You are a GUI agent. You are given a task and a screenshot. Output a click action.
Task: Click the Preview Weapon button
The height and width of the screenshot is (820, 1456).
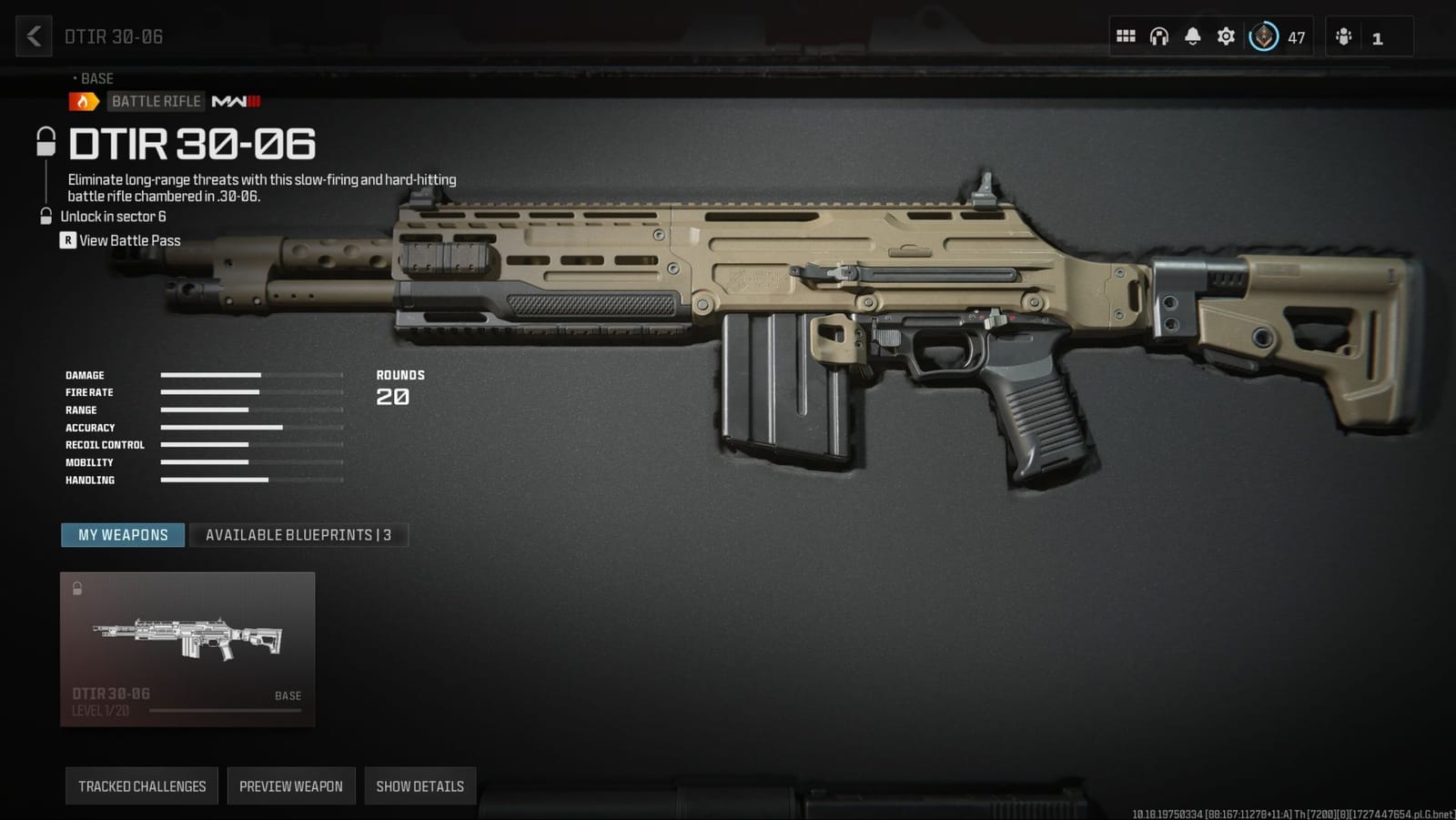tap(291, 786)
